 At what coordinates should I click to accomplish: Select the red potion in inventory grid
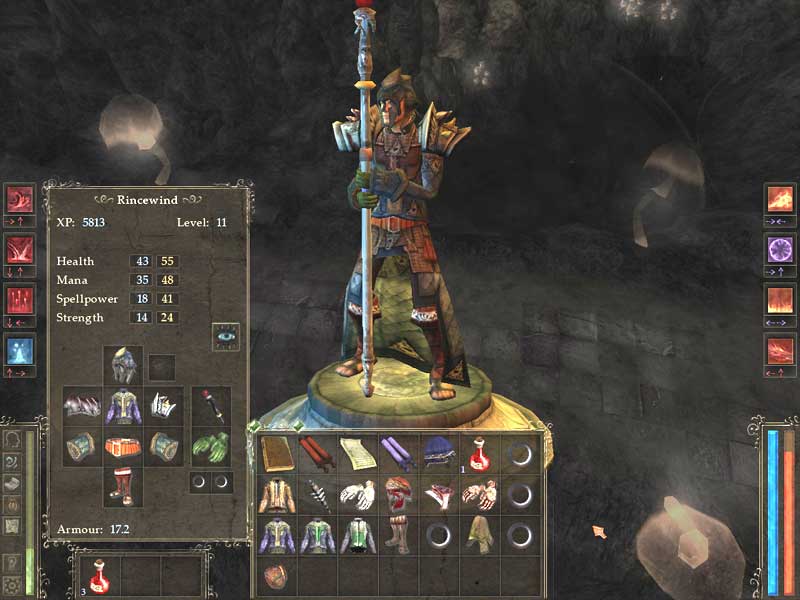point(478,454)
